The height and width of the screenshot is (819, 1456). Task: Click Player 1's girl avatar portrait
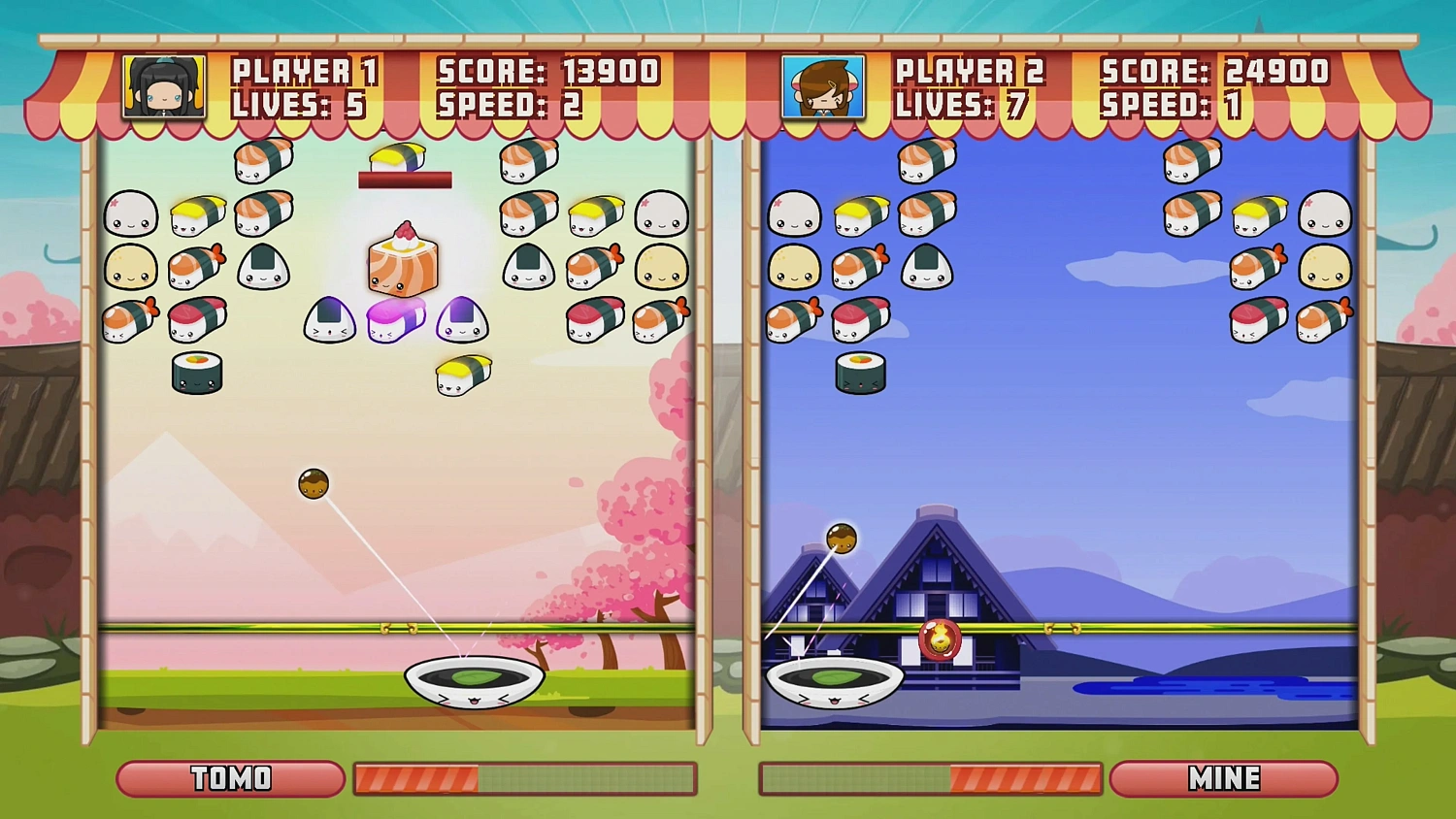coord(162,86)
